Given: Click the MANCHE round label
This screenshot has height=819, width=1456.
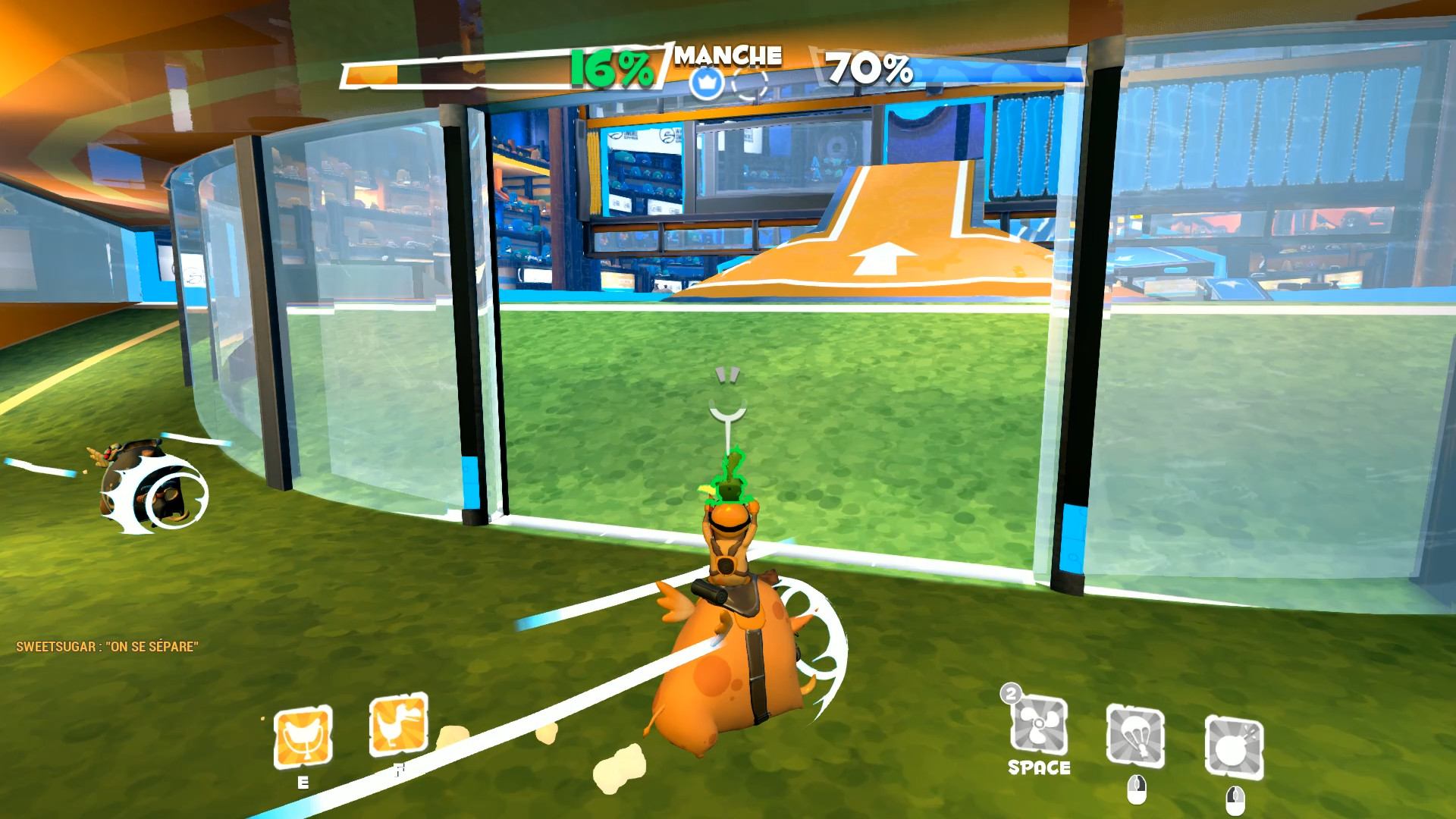Looking at the screenshot, I should point(728,55).
